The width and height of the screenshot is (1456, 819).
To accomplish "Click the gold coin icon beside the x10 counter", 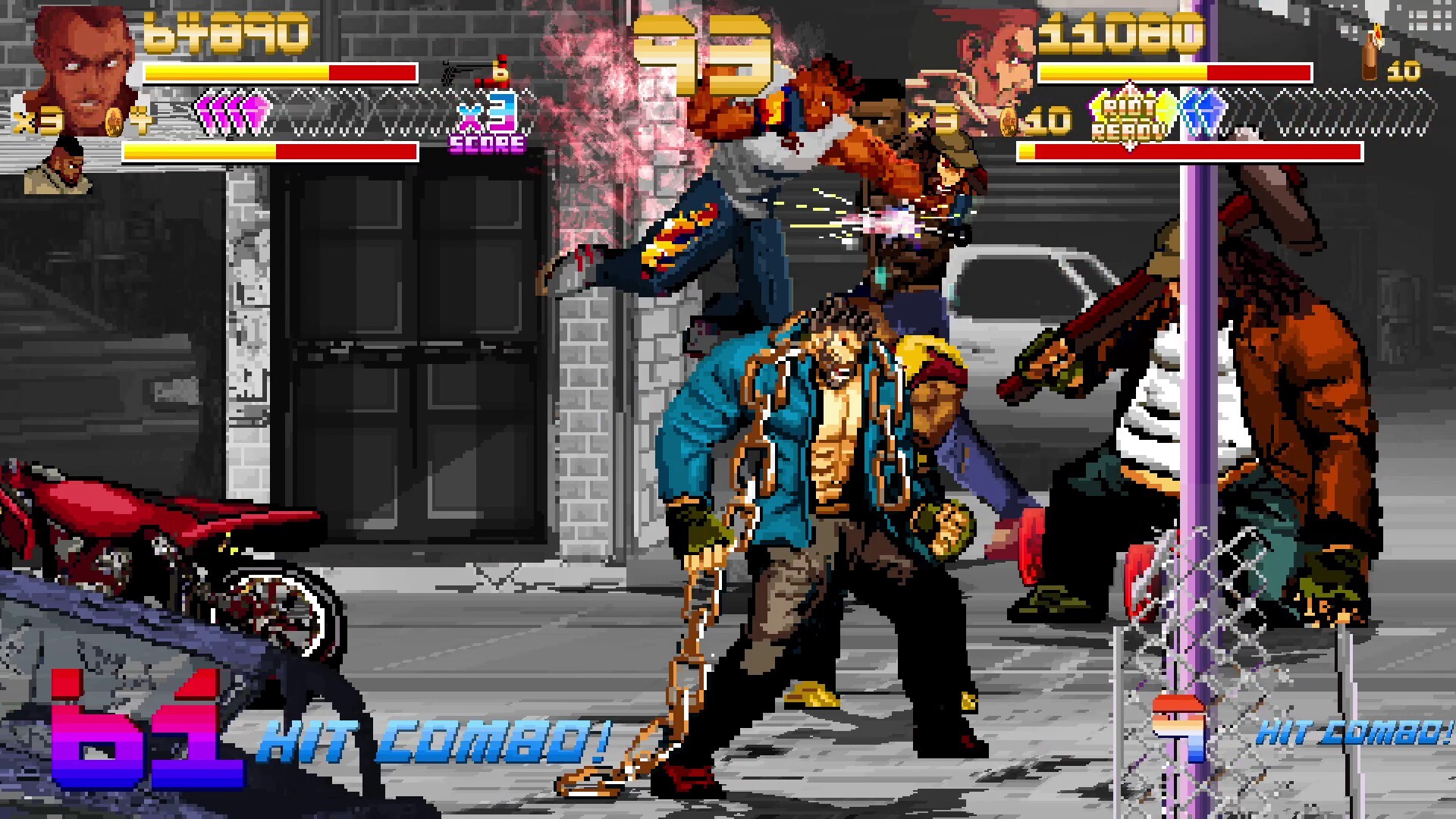I will [1007, 121].
